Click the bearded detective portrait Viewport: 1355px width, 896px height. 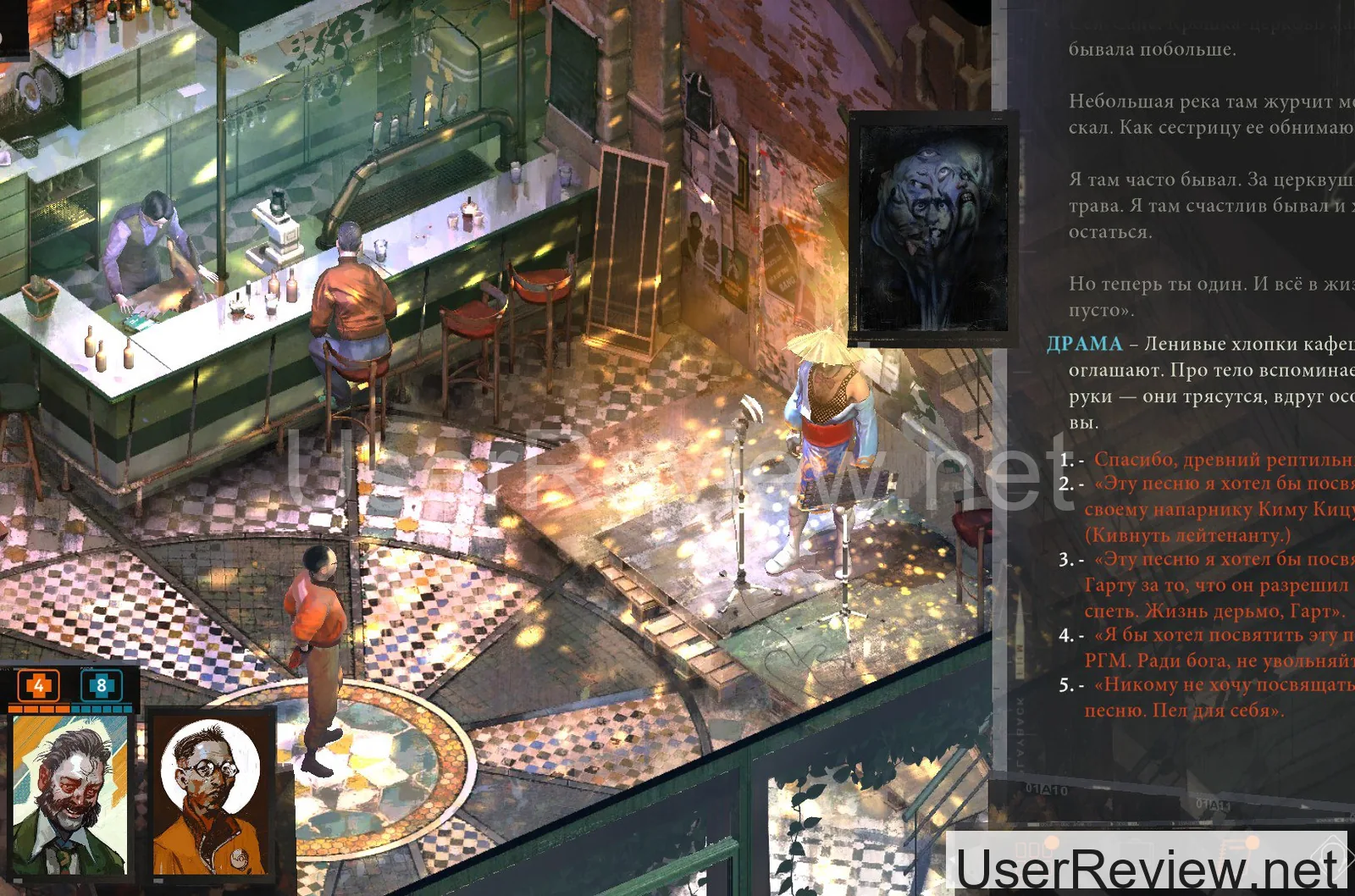[70, 795]
